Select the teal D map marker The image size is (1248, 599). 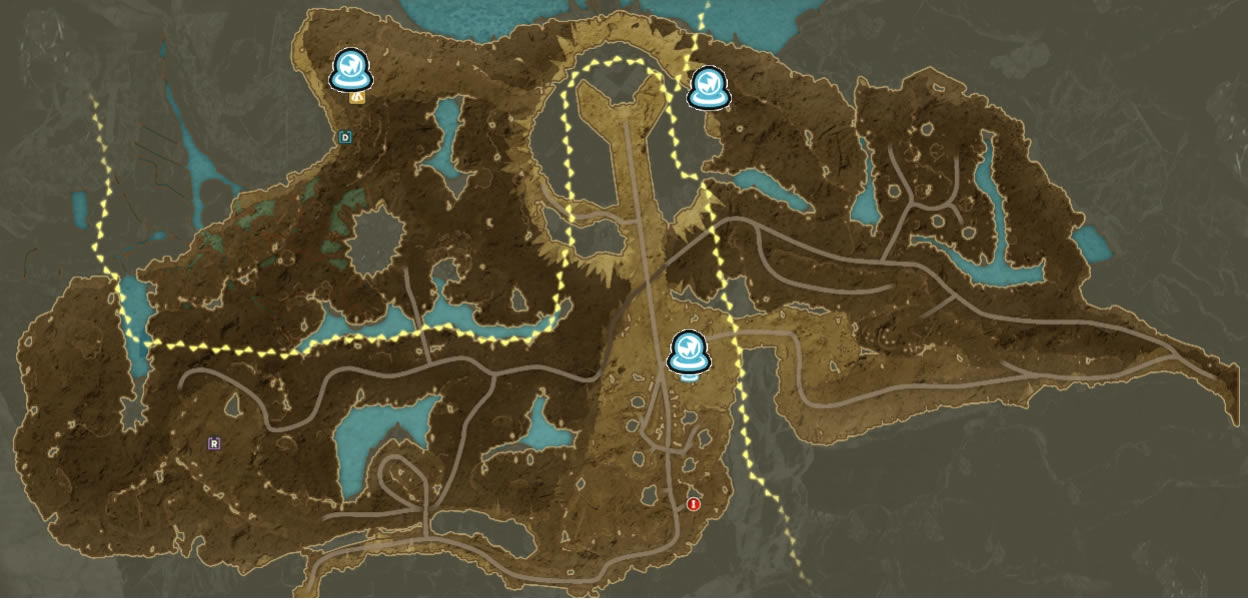(346, 137)
